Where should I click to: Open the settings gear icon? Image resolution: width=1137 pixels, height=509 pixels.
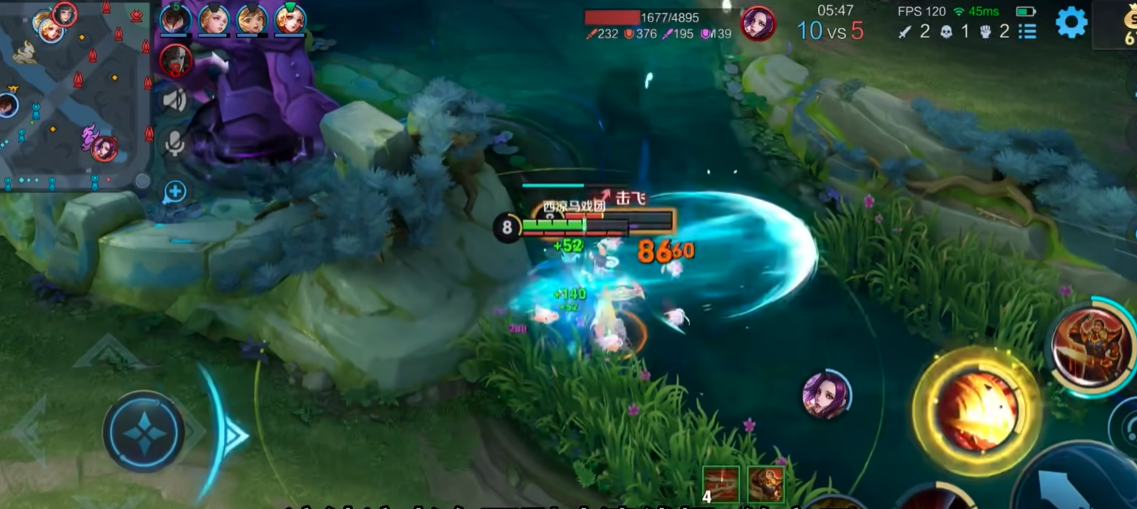tap(1071, 22)
